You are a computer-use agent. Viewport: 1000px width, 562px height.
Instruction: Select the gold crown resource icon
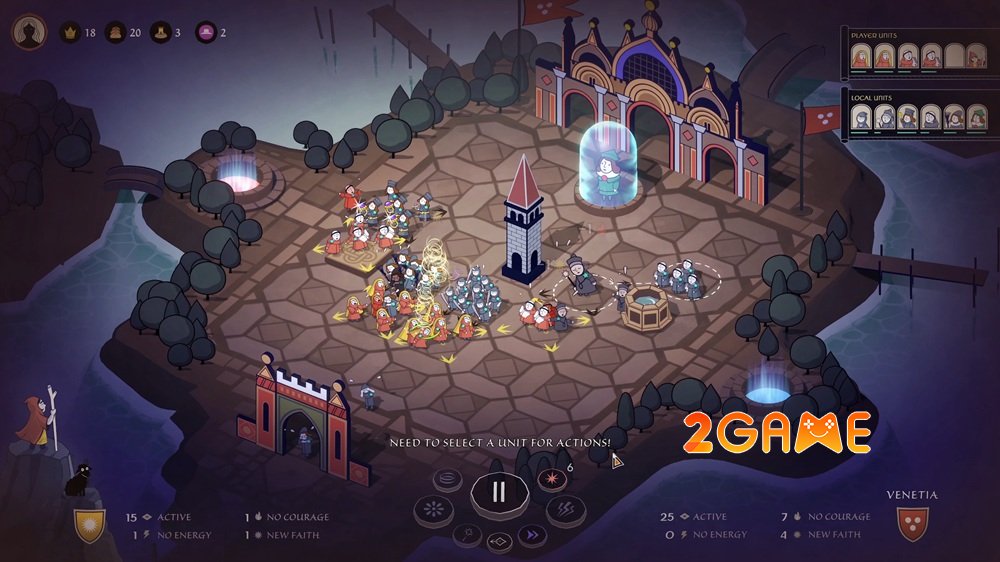click(71, 33)
